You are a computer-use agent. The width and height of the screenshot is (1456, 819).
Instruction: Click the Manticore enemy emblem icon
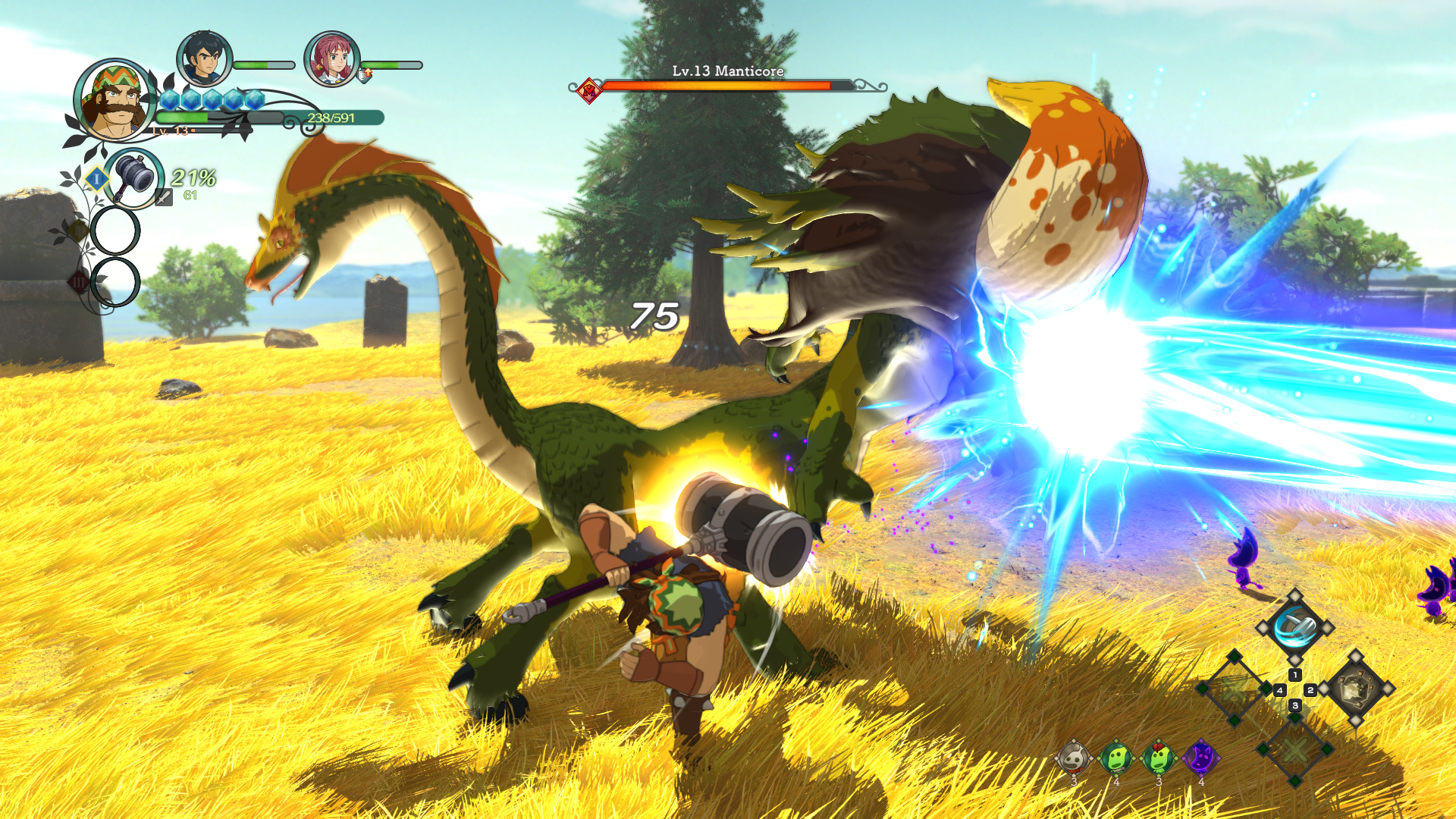click(588, 91)
